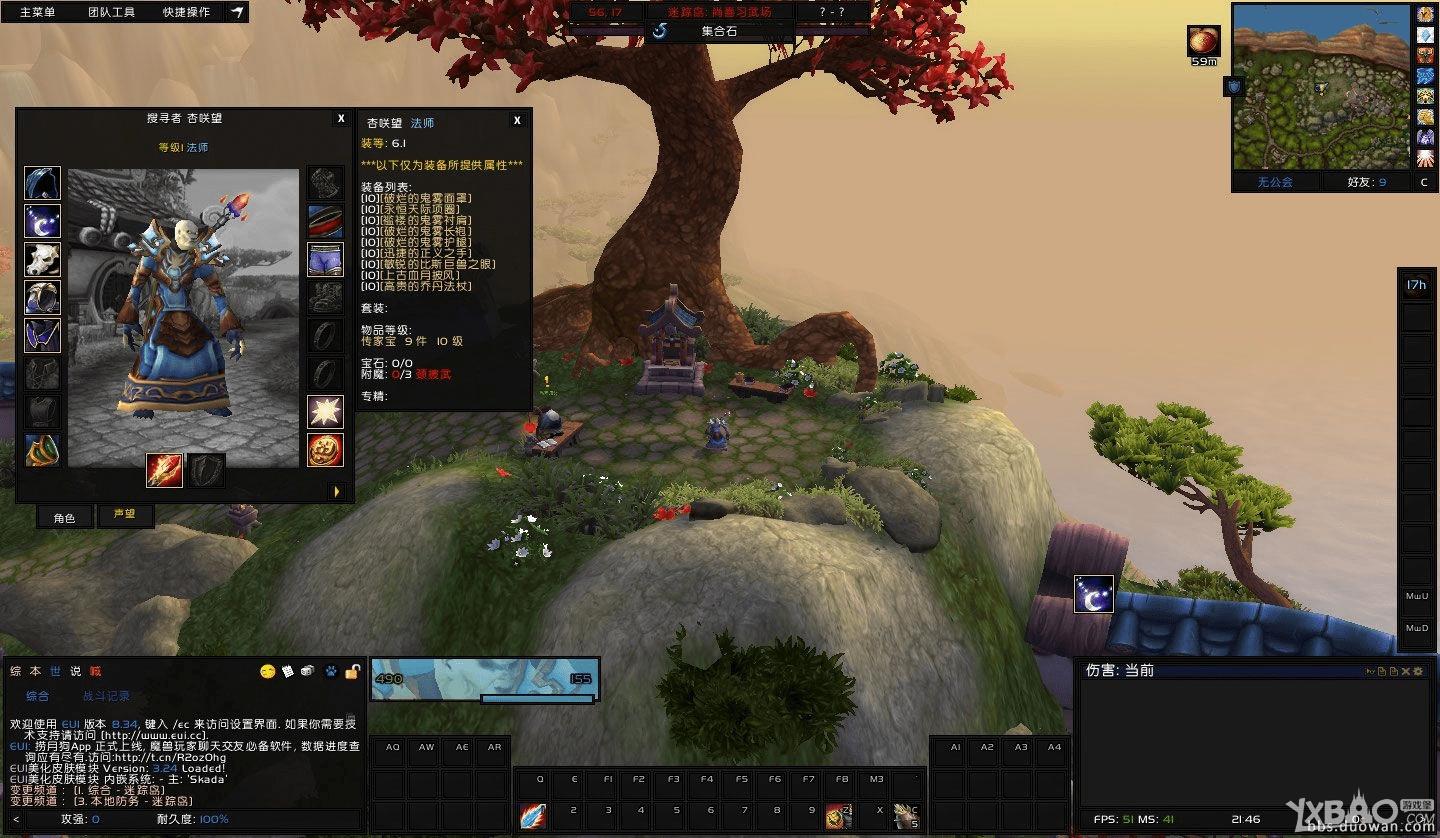1440x838 pixels.
Task: Open the 无公会 guild panel
Action: pyautogui.click(x=1274, y=182)
